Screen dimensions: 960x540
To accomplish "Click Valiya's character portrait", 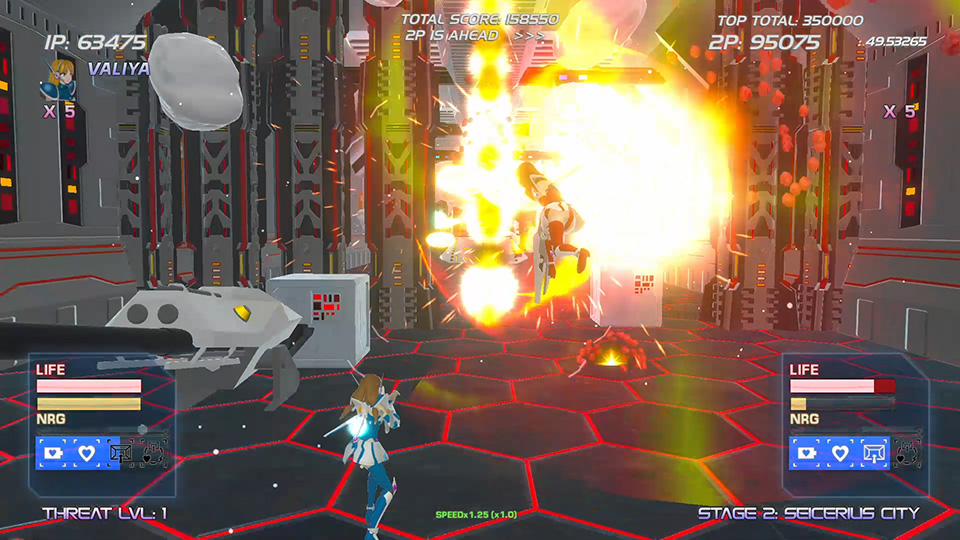I will [59, 79].
